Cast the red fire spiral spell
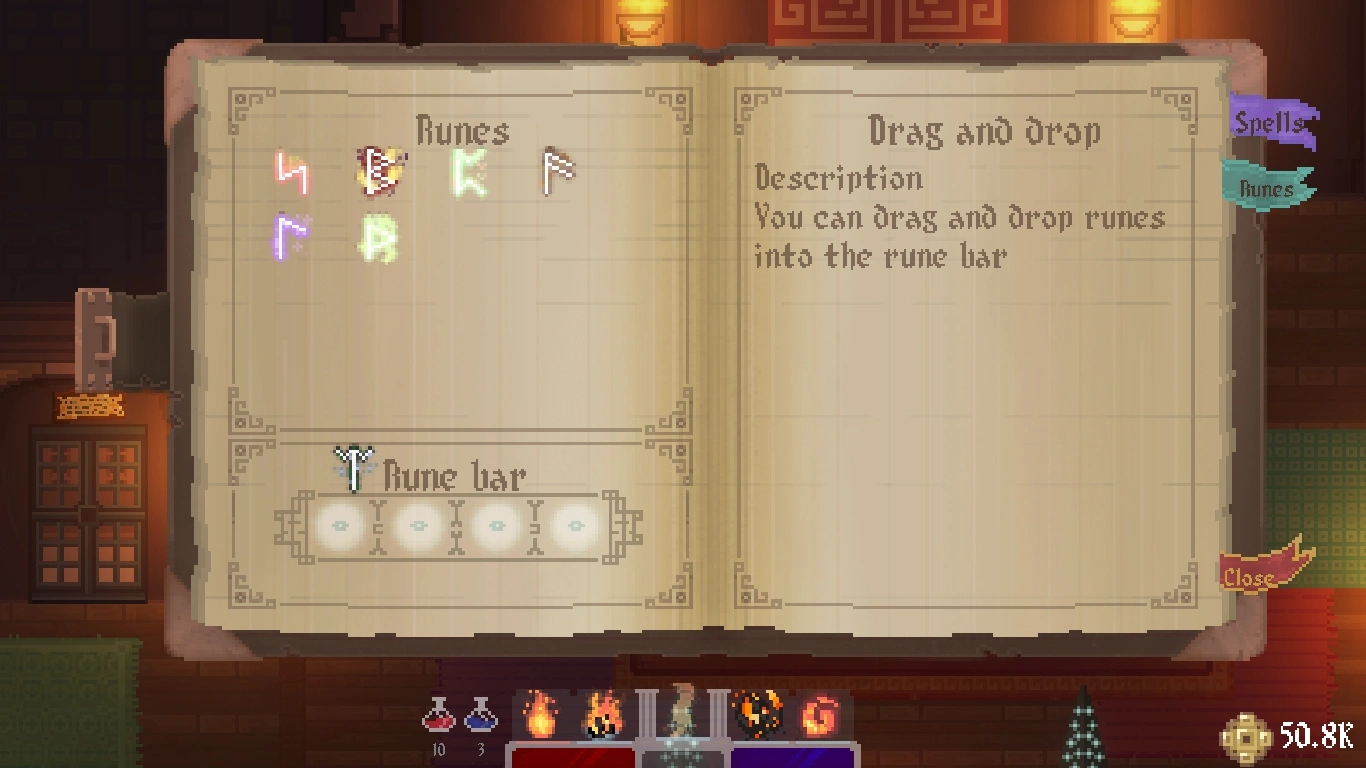 [819, 716]
